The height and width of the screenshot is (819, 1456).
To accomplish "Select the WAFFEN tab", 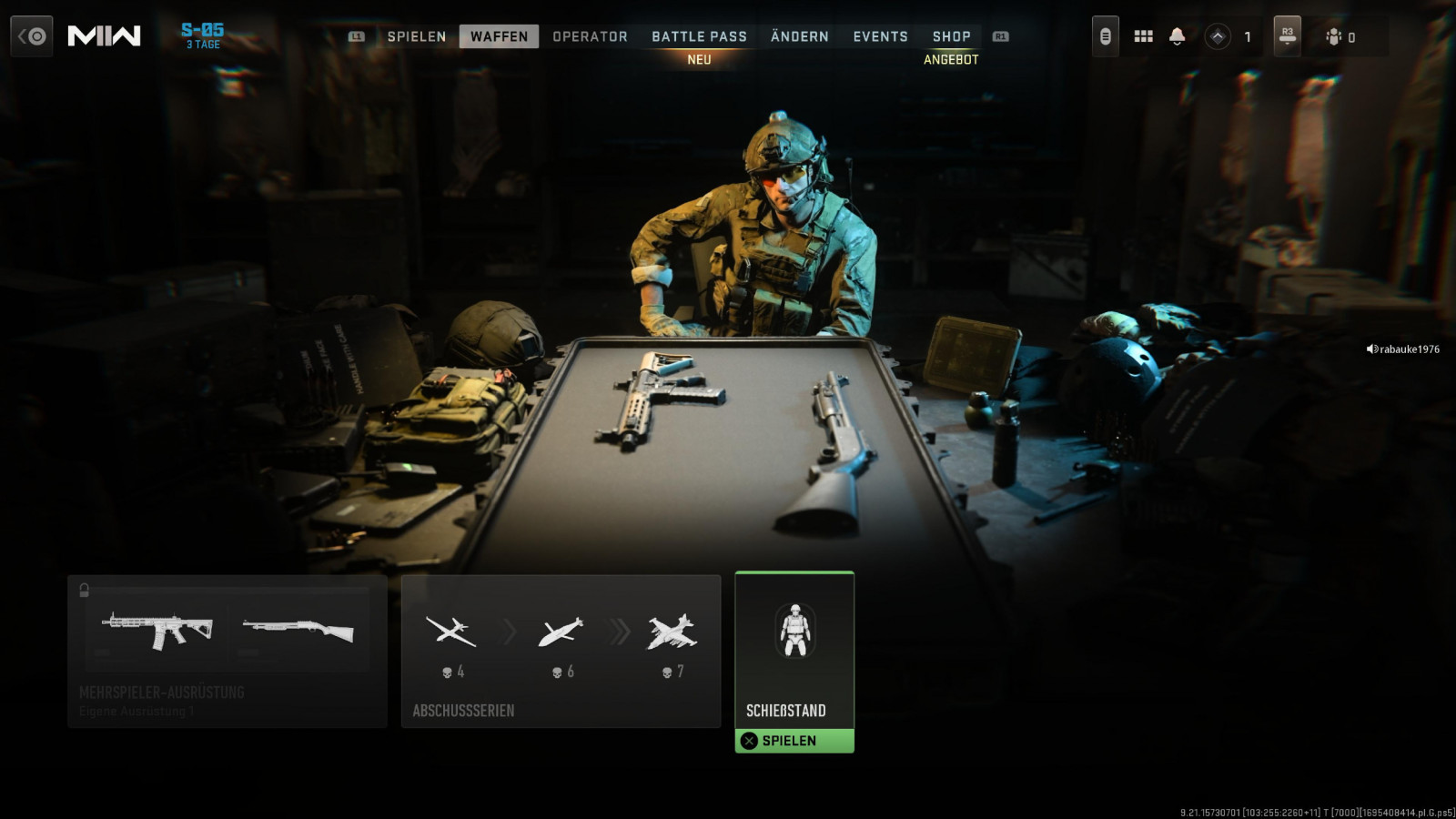I will pyautogui.click(x=499, y=36).
